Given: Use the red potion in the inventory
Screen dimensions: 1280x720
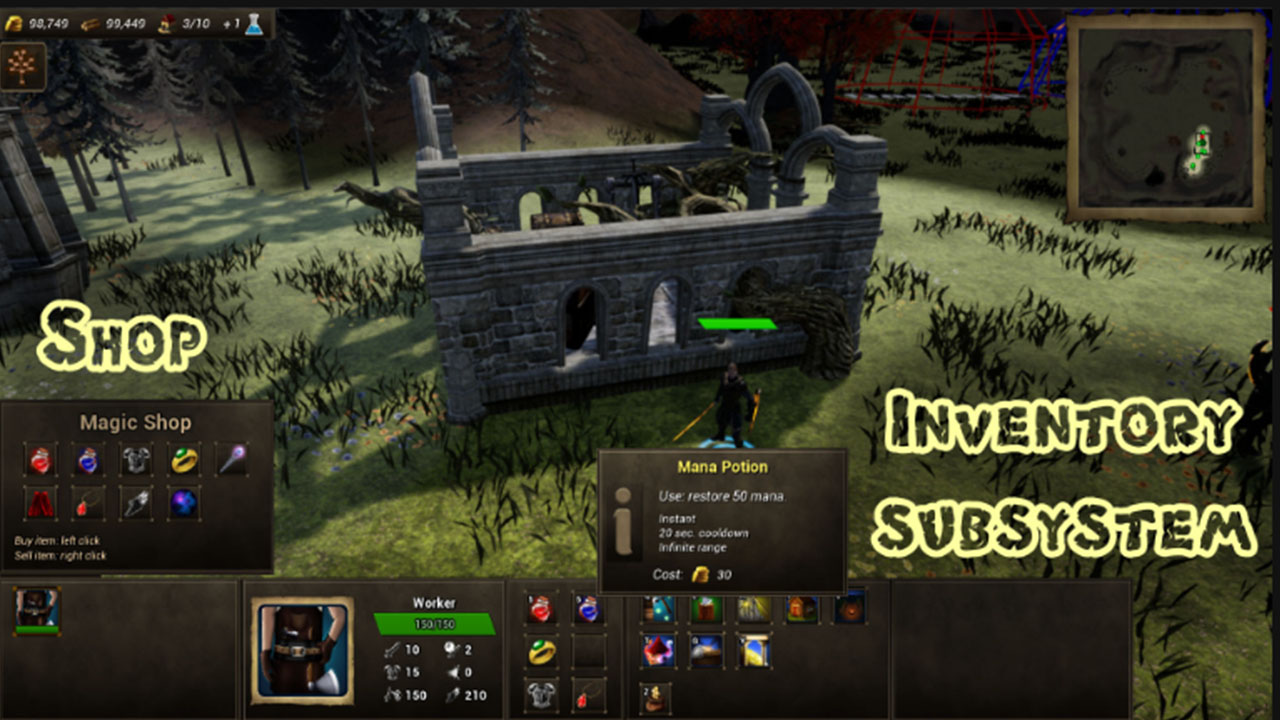Looking at the screenshot, I should pos(541,608).
